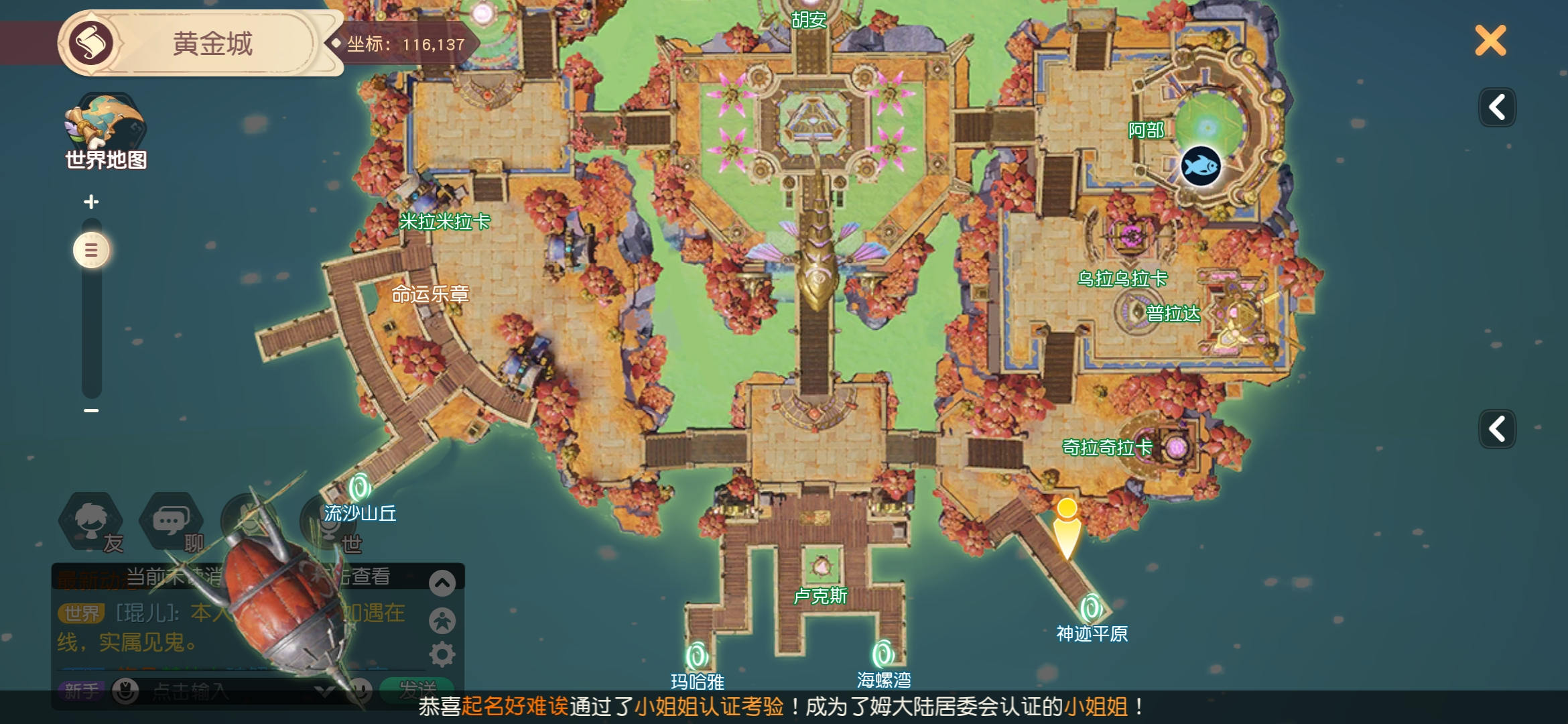
Task: Select the 奇拉奇拉卡 NPC label
Action: 1108,447
